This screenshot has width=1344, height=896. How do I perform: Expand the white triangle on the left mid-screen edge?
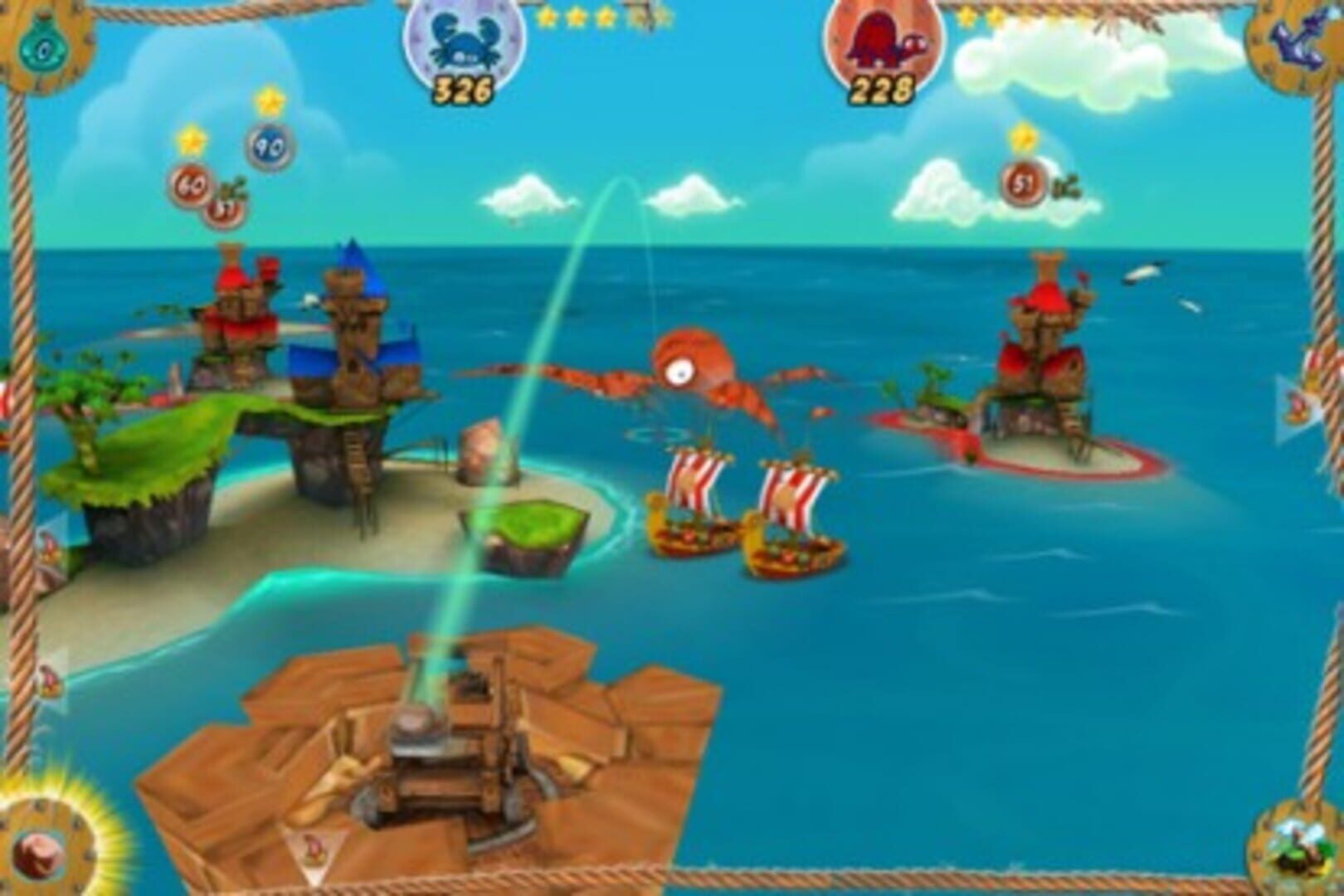[x=50, y=543]
